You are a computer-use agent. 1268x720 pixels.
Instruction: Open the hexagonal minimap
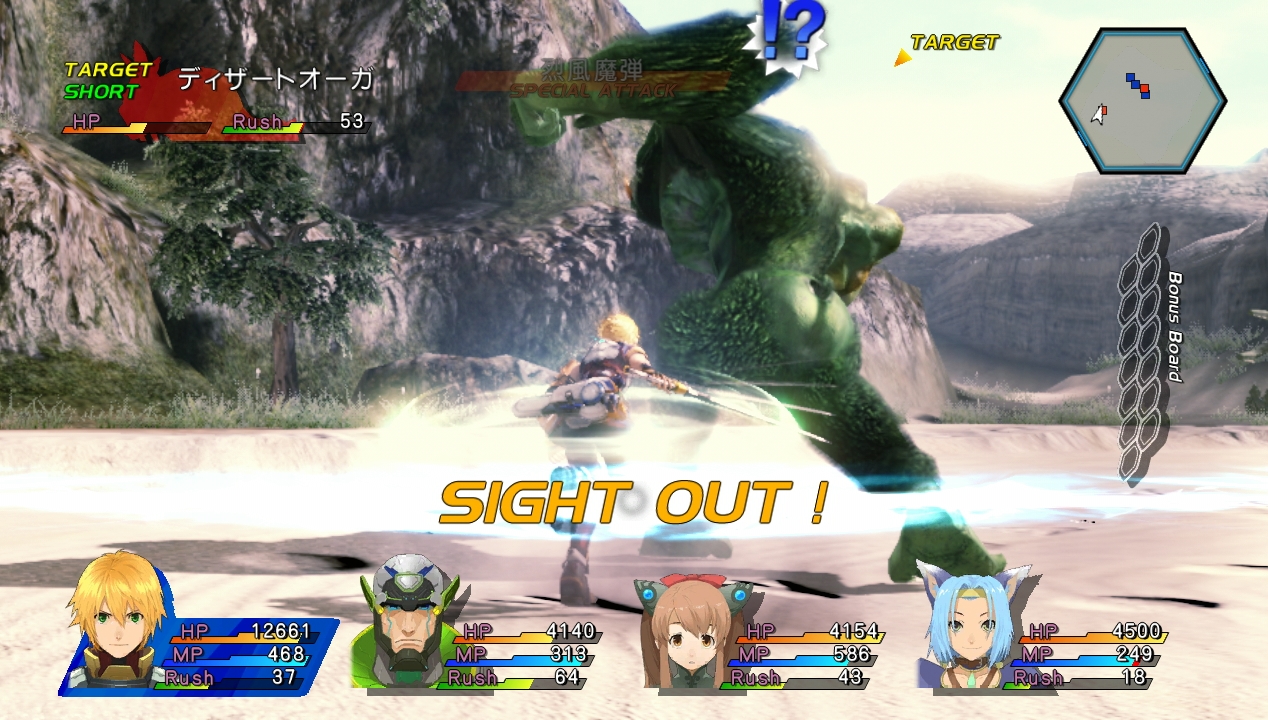point(1142,101)
